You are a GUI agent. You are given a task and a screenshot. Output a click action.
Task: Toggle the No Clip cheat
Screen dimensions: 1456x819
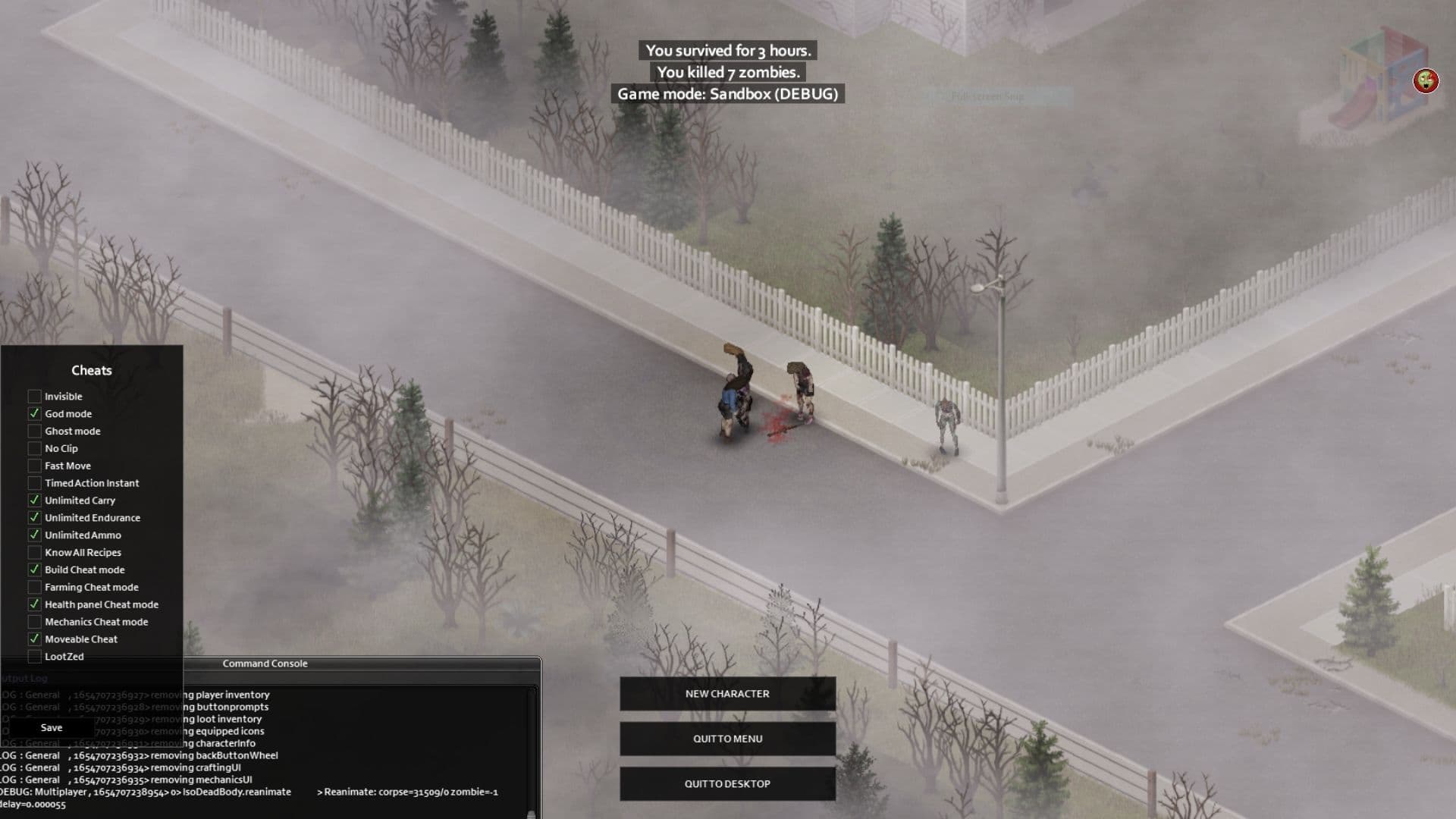tap(35, 448)
